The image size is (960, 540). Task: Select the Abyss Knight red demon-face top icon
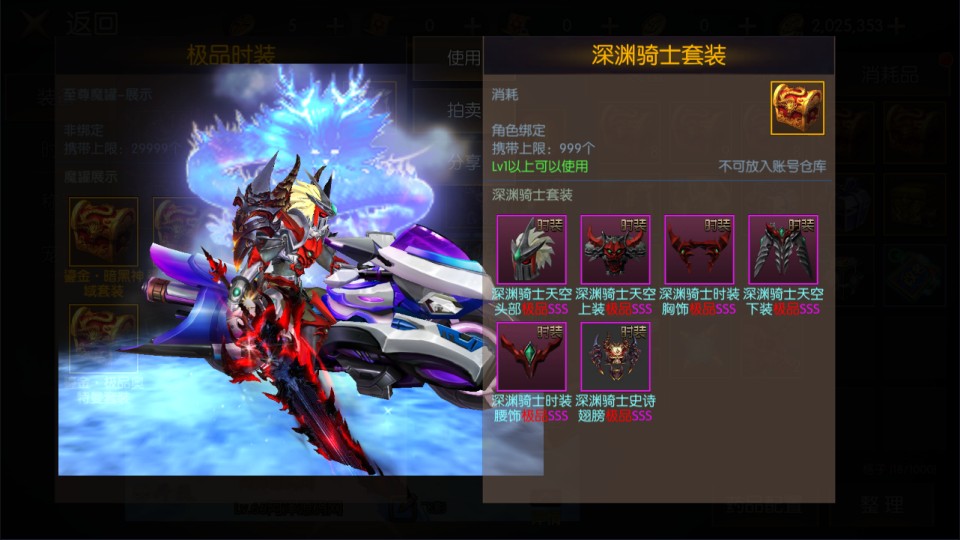[x=615, y=250]
